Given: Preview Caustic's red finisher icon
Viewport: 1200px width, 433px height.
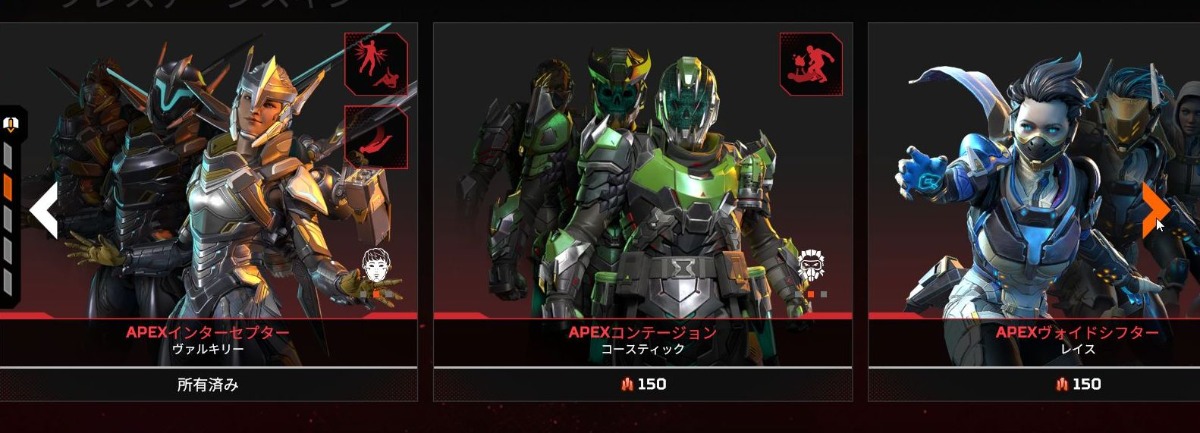Looking at the screenshot, I should pos(811,63).
